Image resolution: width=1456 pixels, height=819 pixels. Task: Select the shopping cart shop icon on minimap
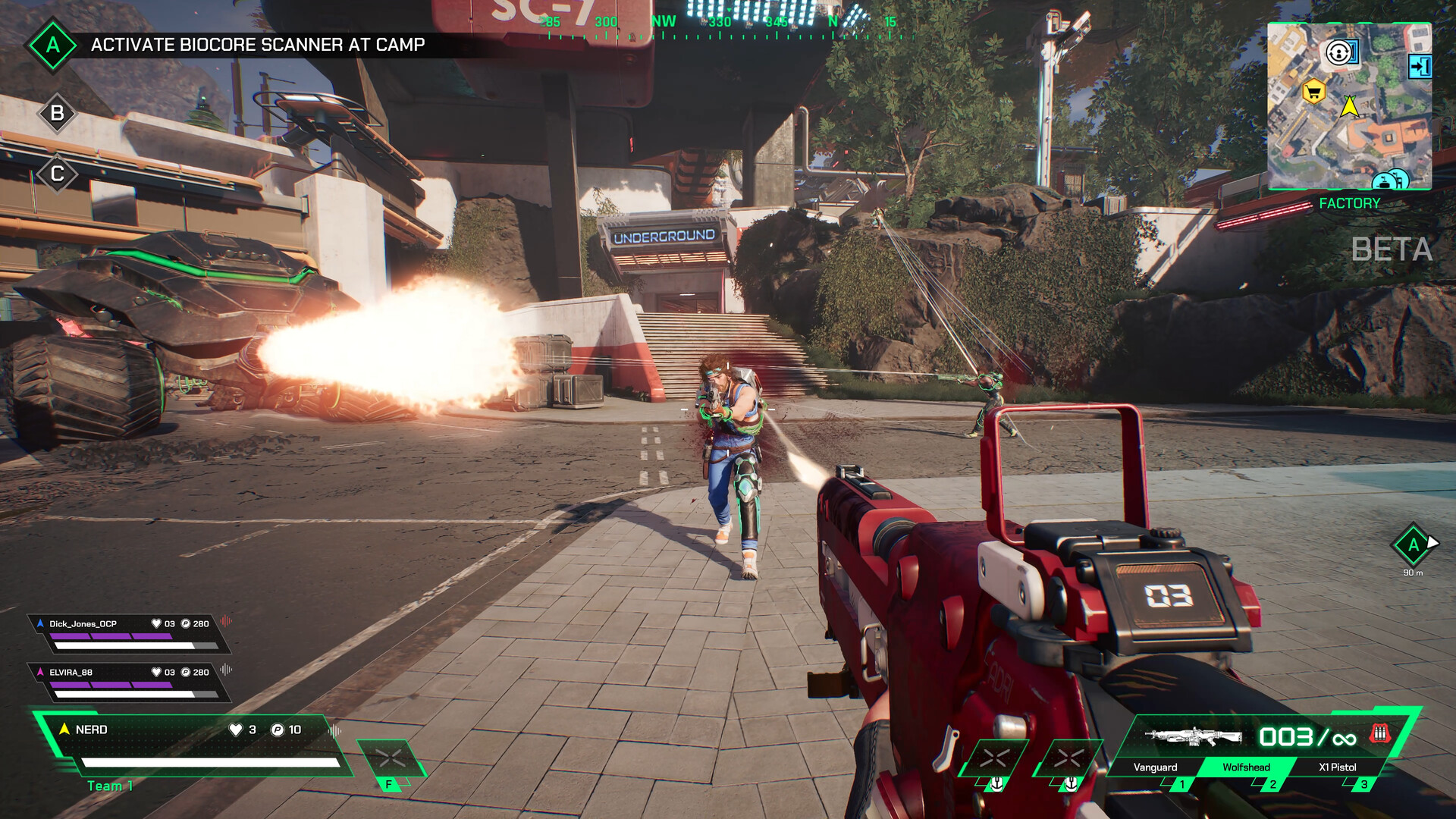pyautogui.click(x=1313, y=91)
